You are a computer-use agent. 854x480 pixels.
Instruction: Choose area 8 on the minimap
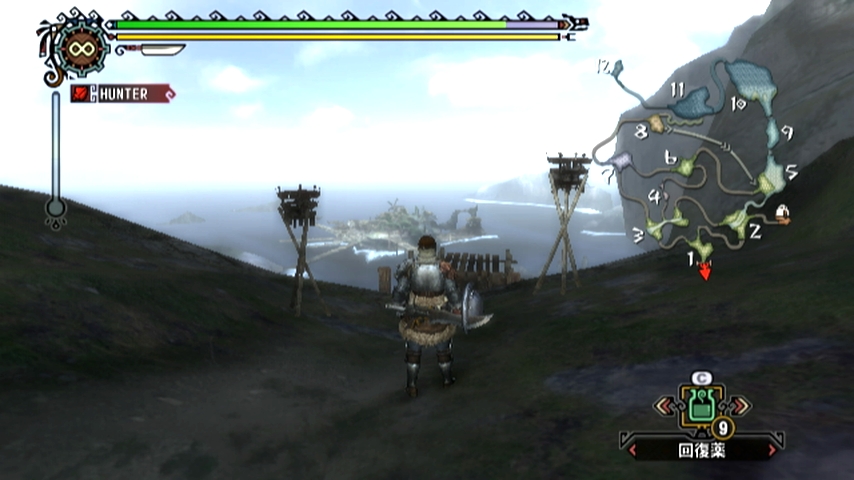(657, 124)
